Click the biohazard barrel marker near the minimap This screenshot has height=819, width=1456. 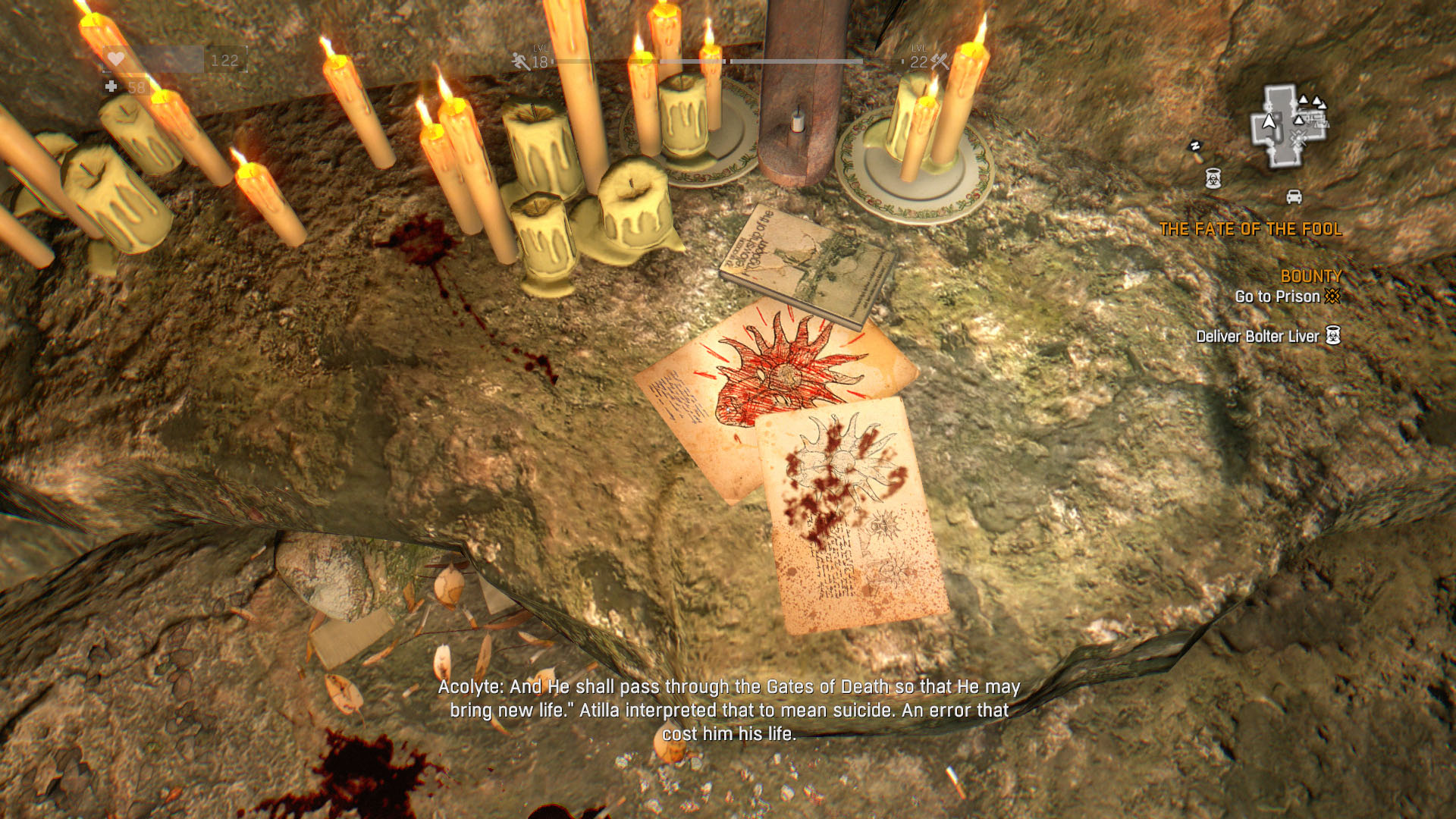[x=1213, y=179]
